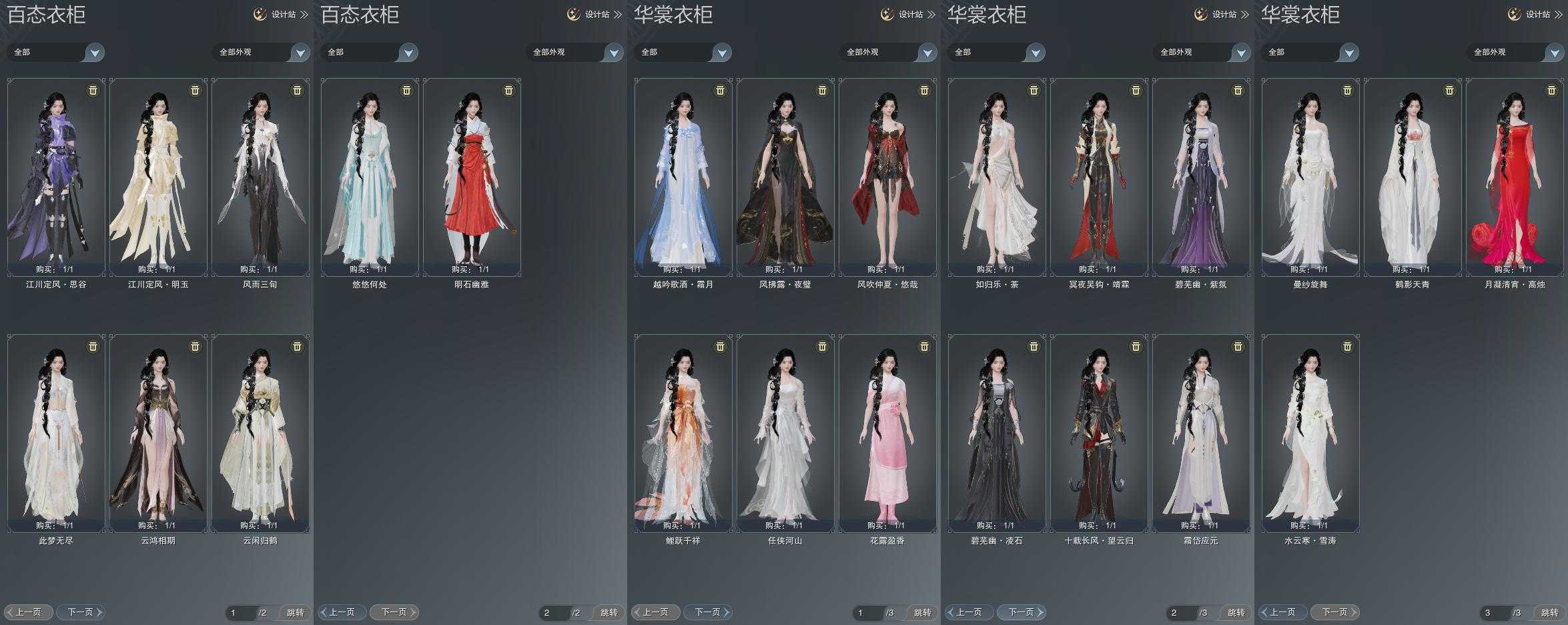Click the trash icon on 霜岱应元 card
Screen dimensions: 1568x625
click(x=1238, y=346)
